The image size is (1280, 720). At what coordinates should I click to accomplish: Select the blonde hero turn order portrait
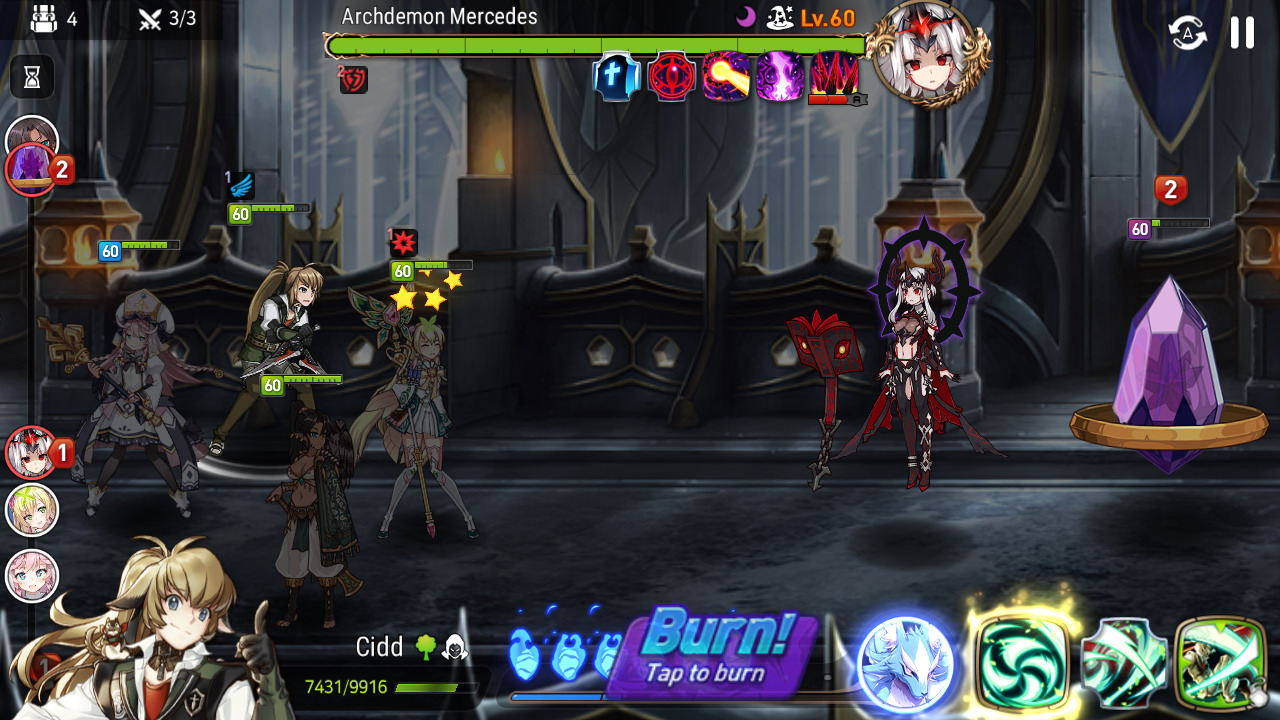[x=32, y=510]
